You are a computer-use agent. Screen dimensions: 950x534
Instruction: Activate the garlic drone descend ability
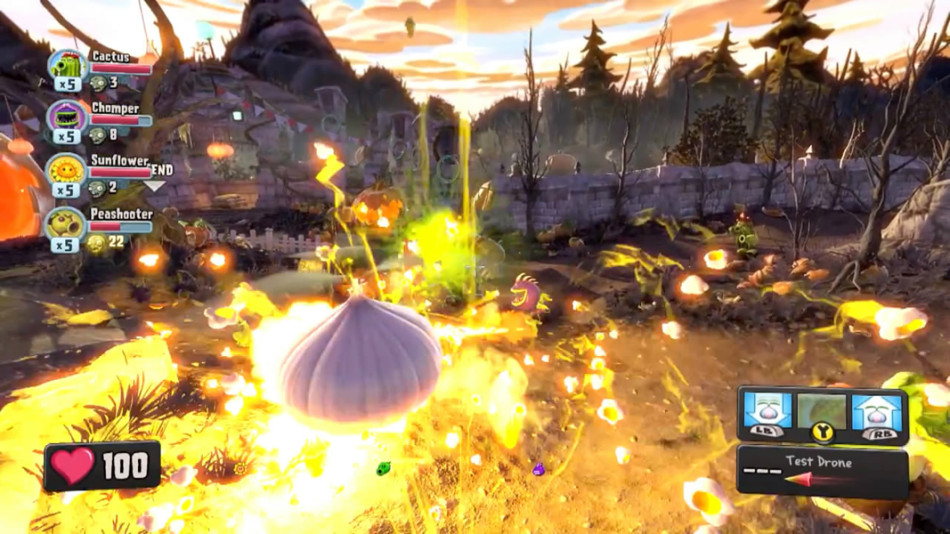click(767, 412)
